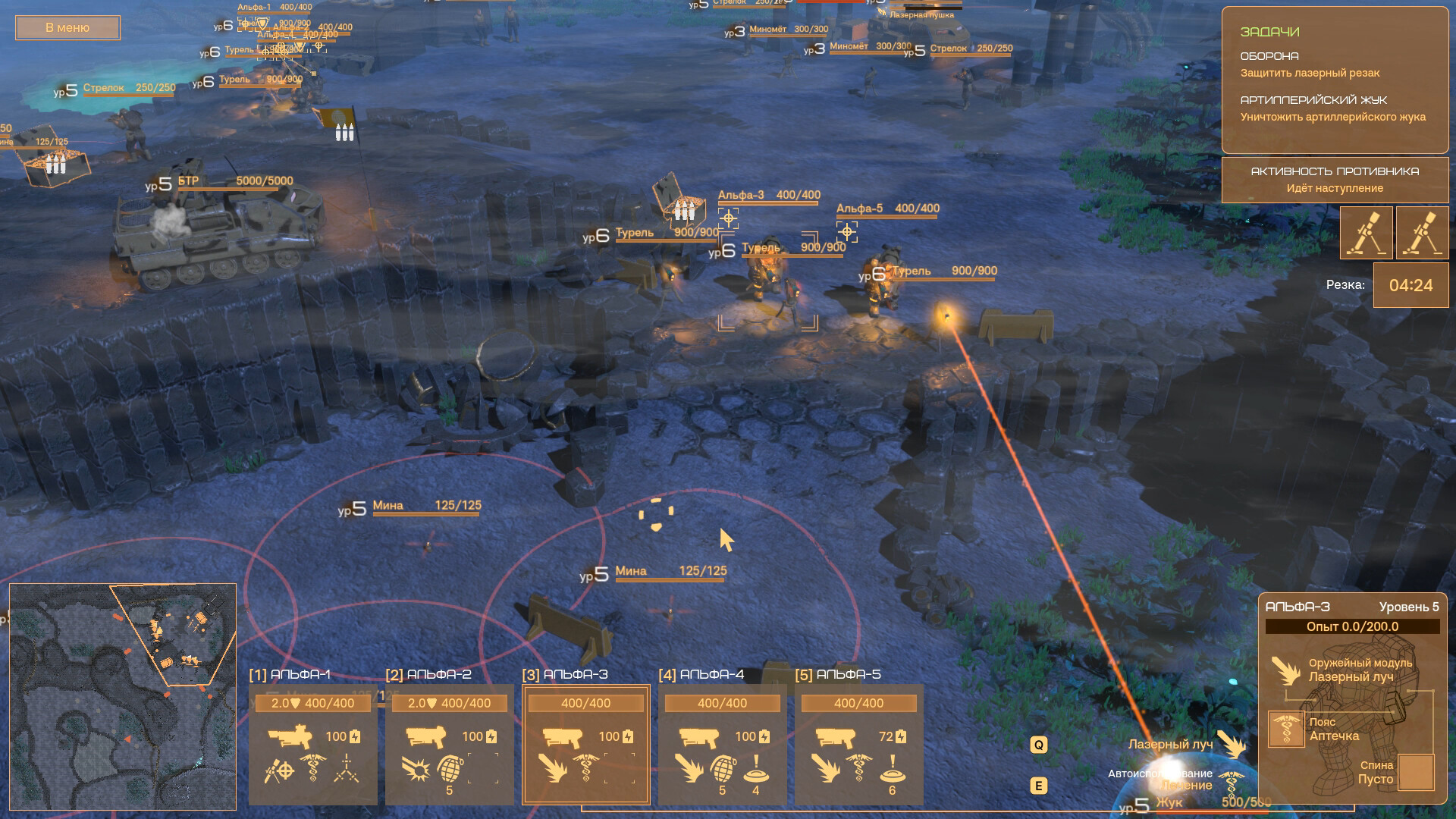
Task: Activate Альфа-2's grenade ability
Action: [x=449, y=769]
